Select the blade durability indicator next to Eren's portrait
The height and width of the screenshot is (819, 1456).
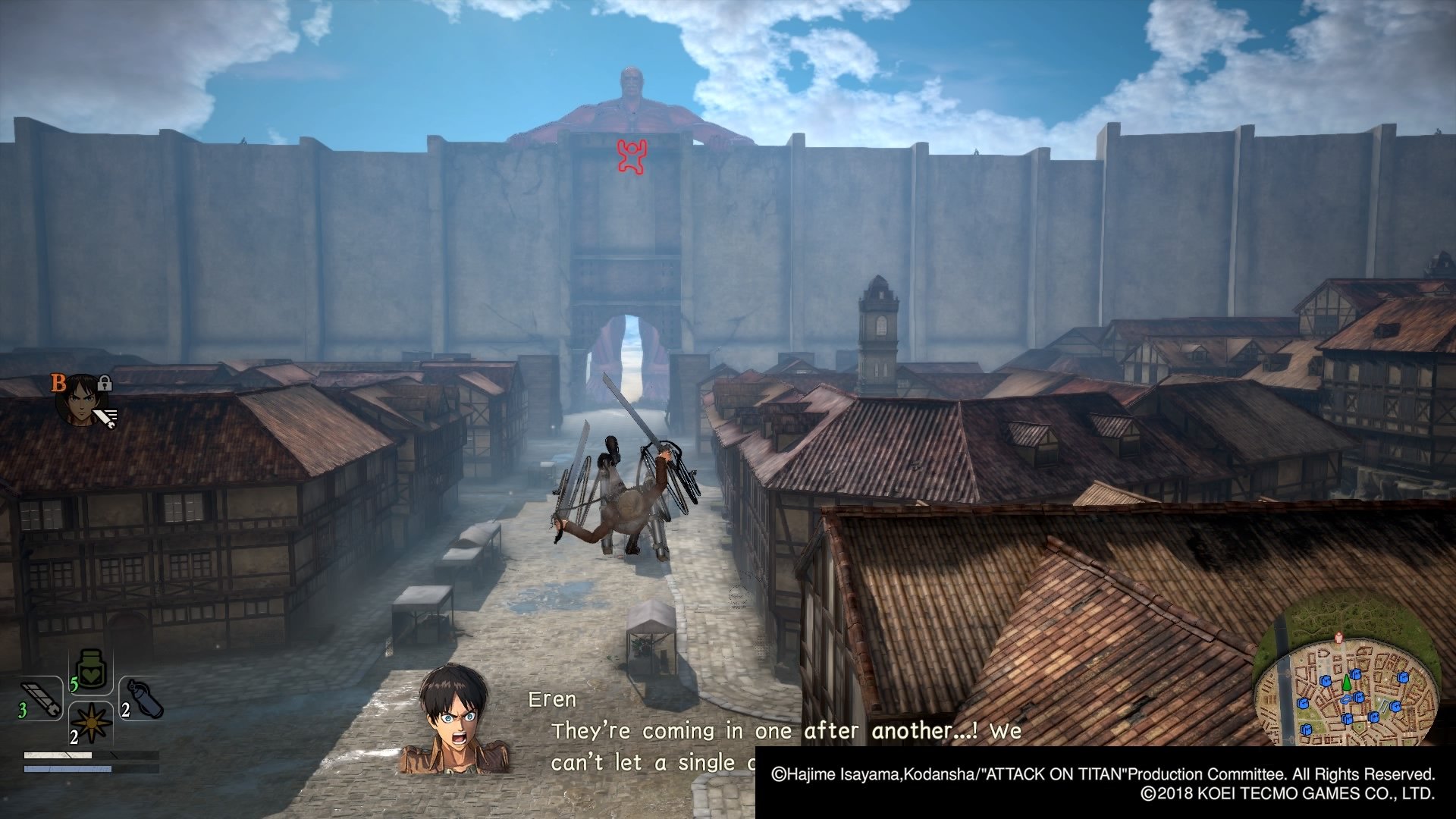pyautogui.click(x=105, y=416)
